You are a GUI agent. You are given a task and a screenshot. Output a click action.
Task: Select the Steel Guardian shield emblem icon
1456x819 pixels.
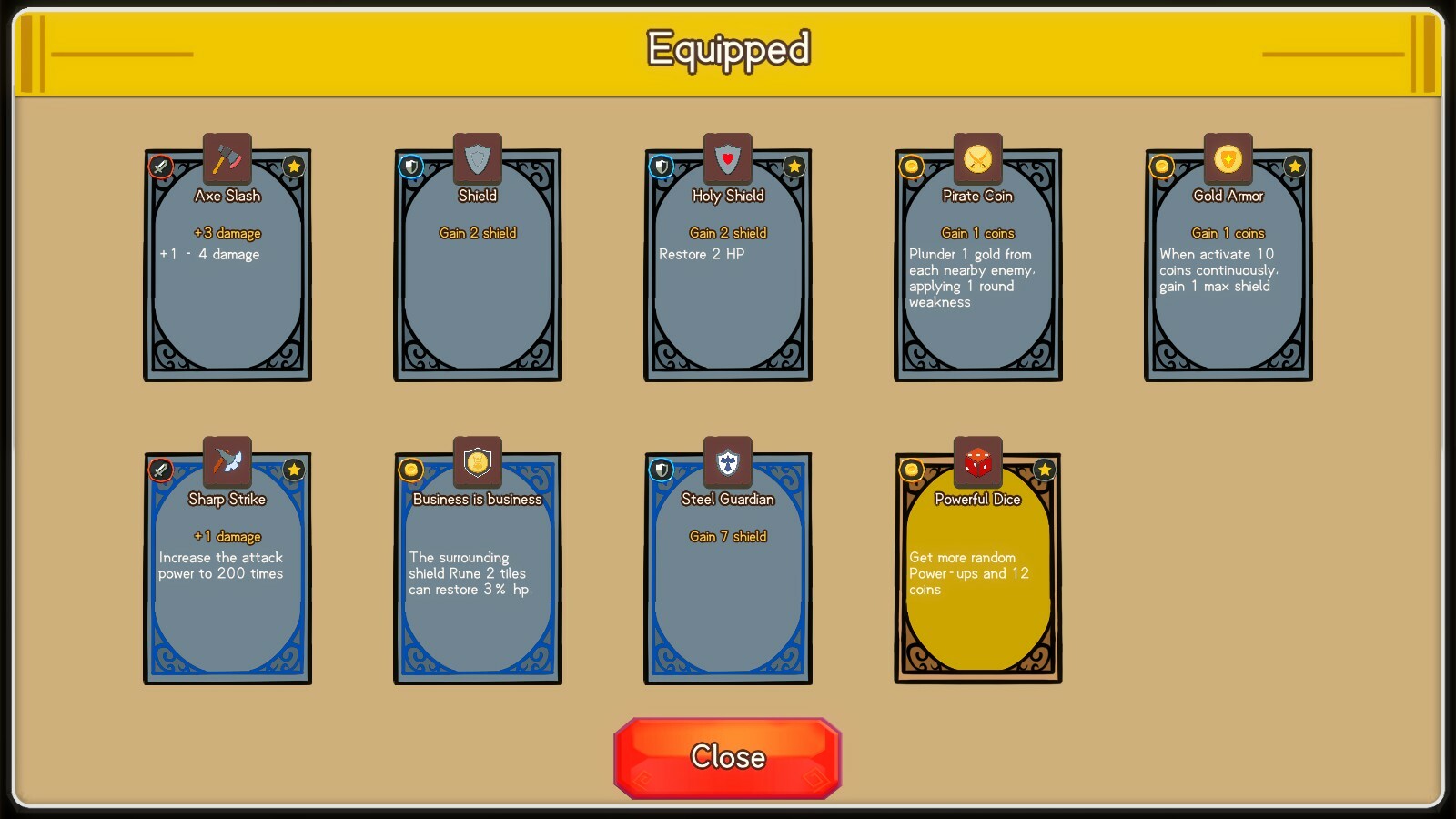726,462
